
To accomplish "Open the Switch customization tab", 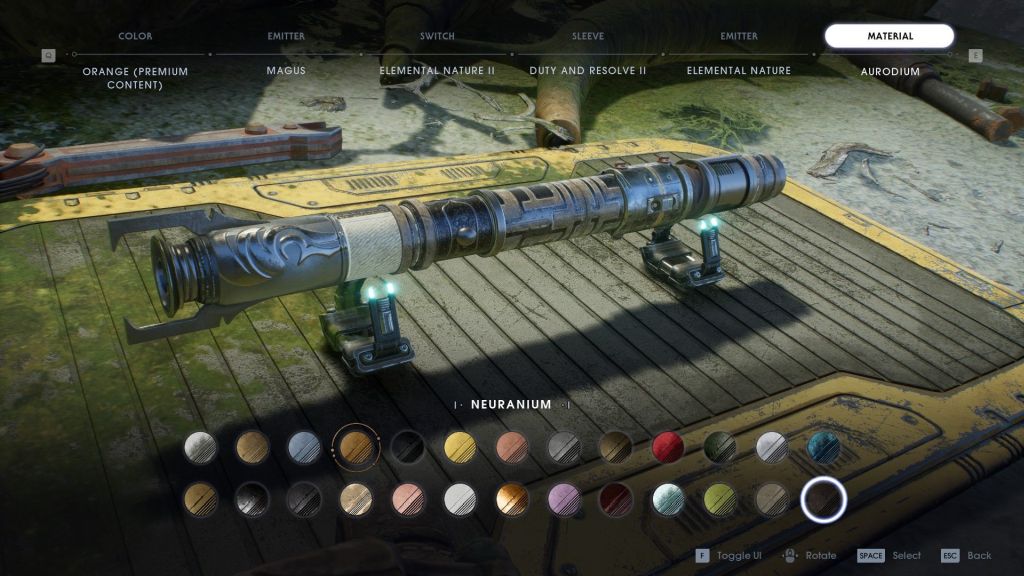I will (x=437, y=37).
